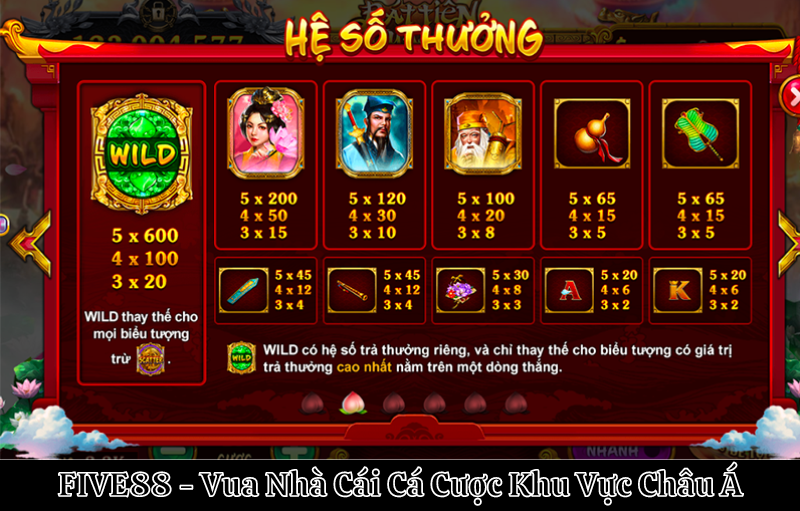Jump to the first peach page dot
Image resolution: width=800 pixels, height=511 pixels.
310,403
